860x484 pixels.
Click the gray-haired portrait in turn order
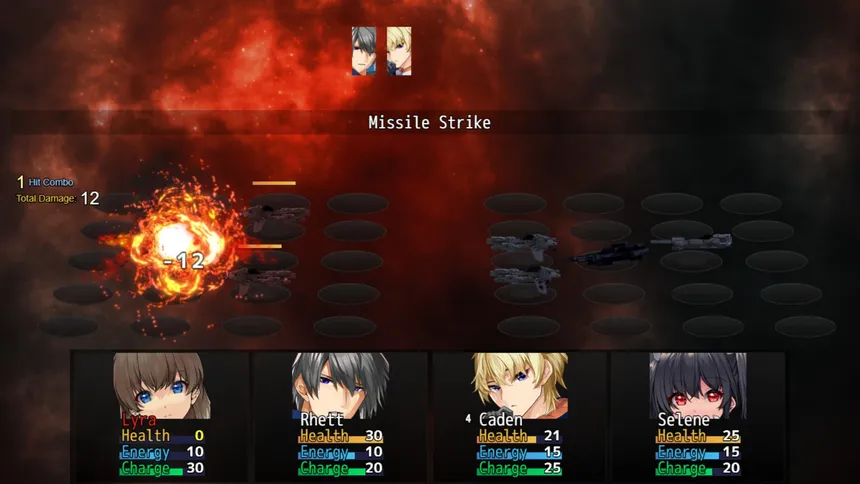tap(364, 52)
